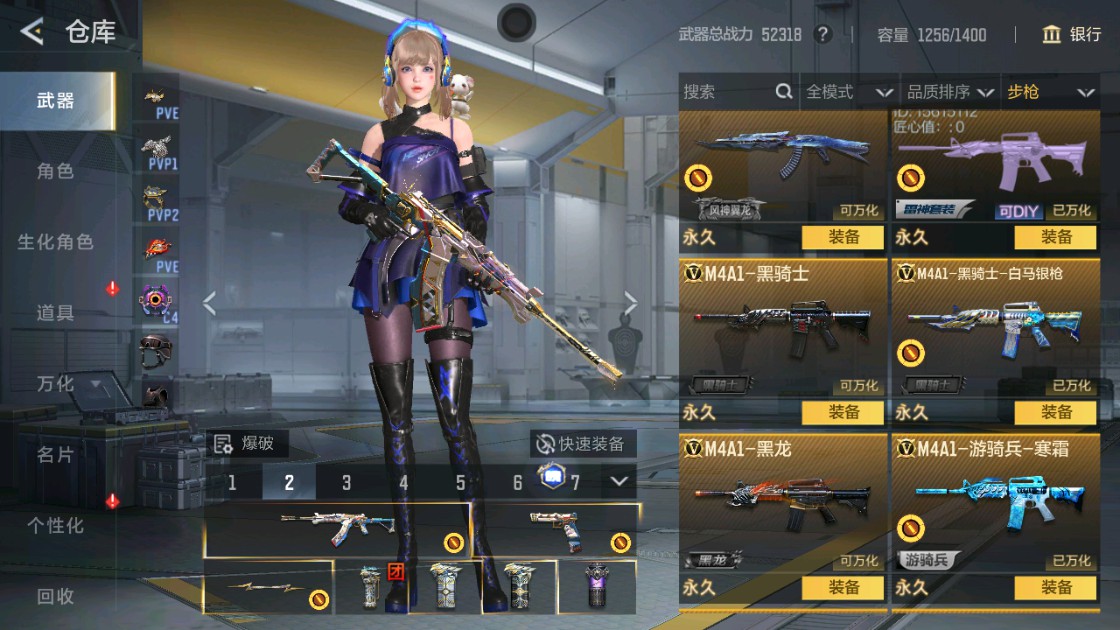Click the 快速装备 quick equip button

click(582, 444)
